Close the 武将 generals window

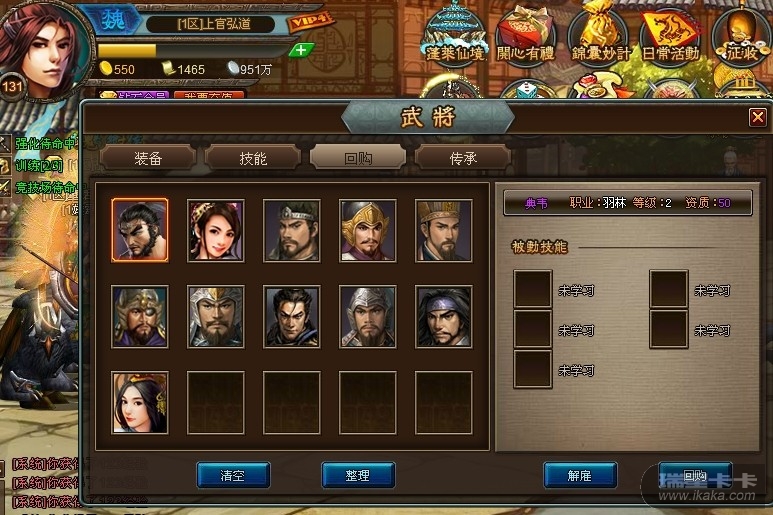point(757,118)
